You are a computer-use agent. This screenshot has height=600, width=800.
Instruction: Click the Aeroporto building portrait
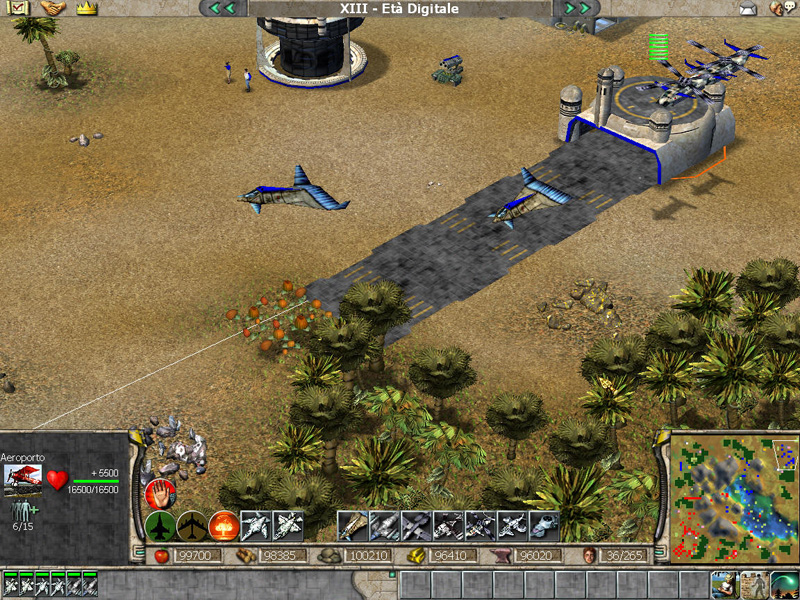point(22,480)
